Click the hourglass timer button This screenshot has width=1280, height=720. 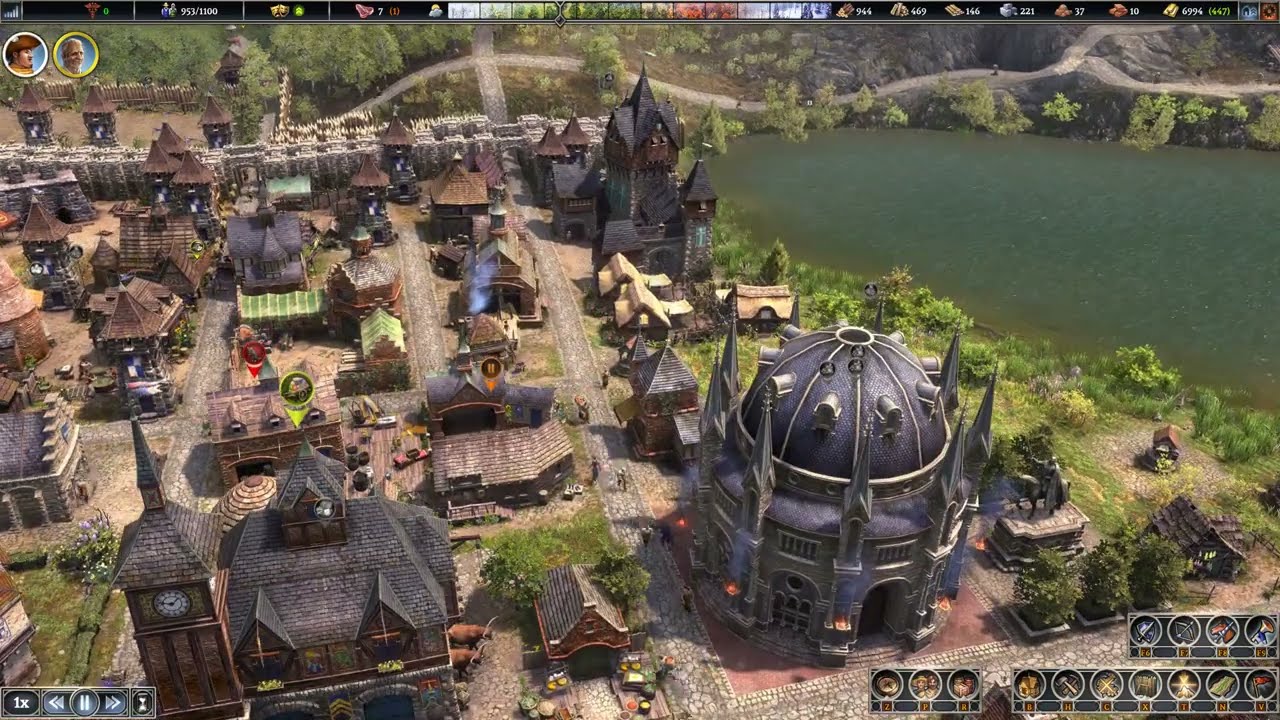(143, 702)
